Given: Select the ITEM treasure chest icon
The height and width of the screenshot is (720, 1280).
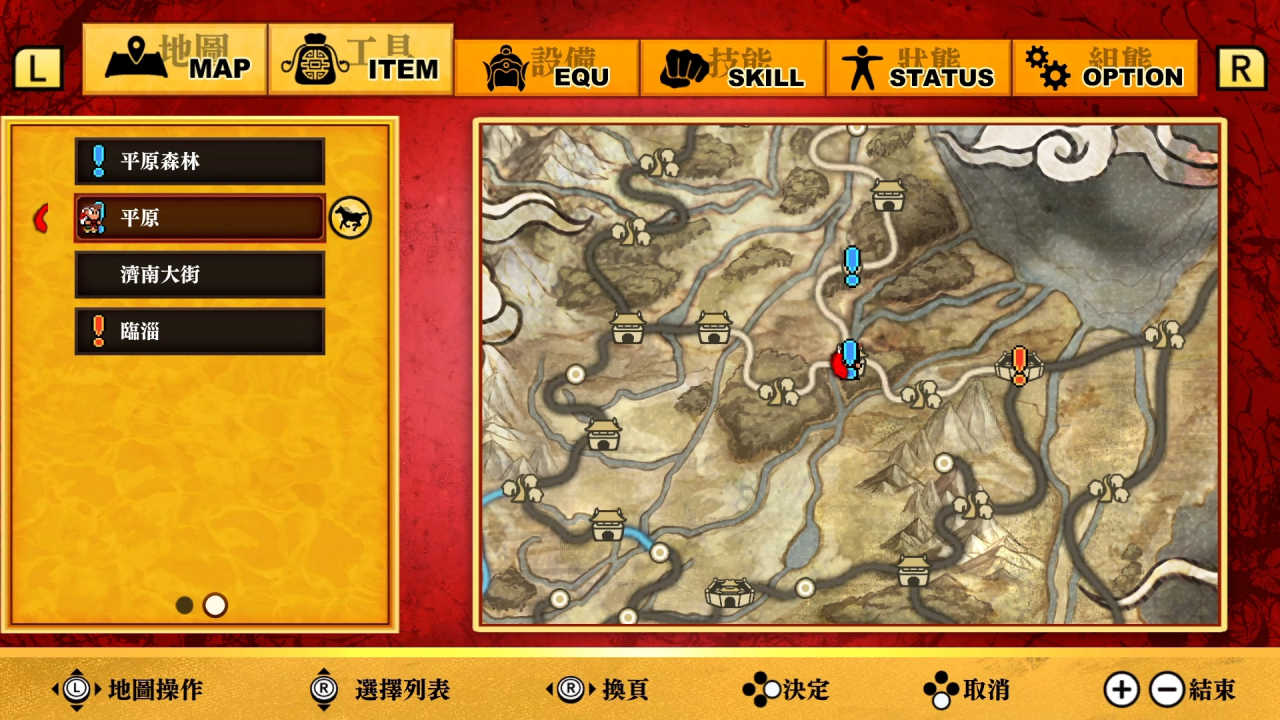Looking at the screenshot, I should coord(315,60).
